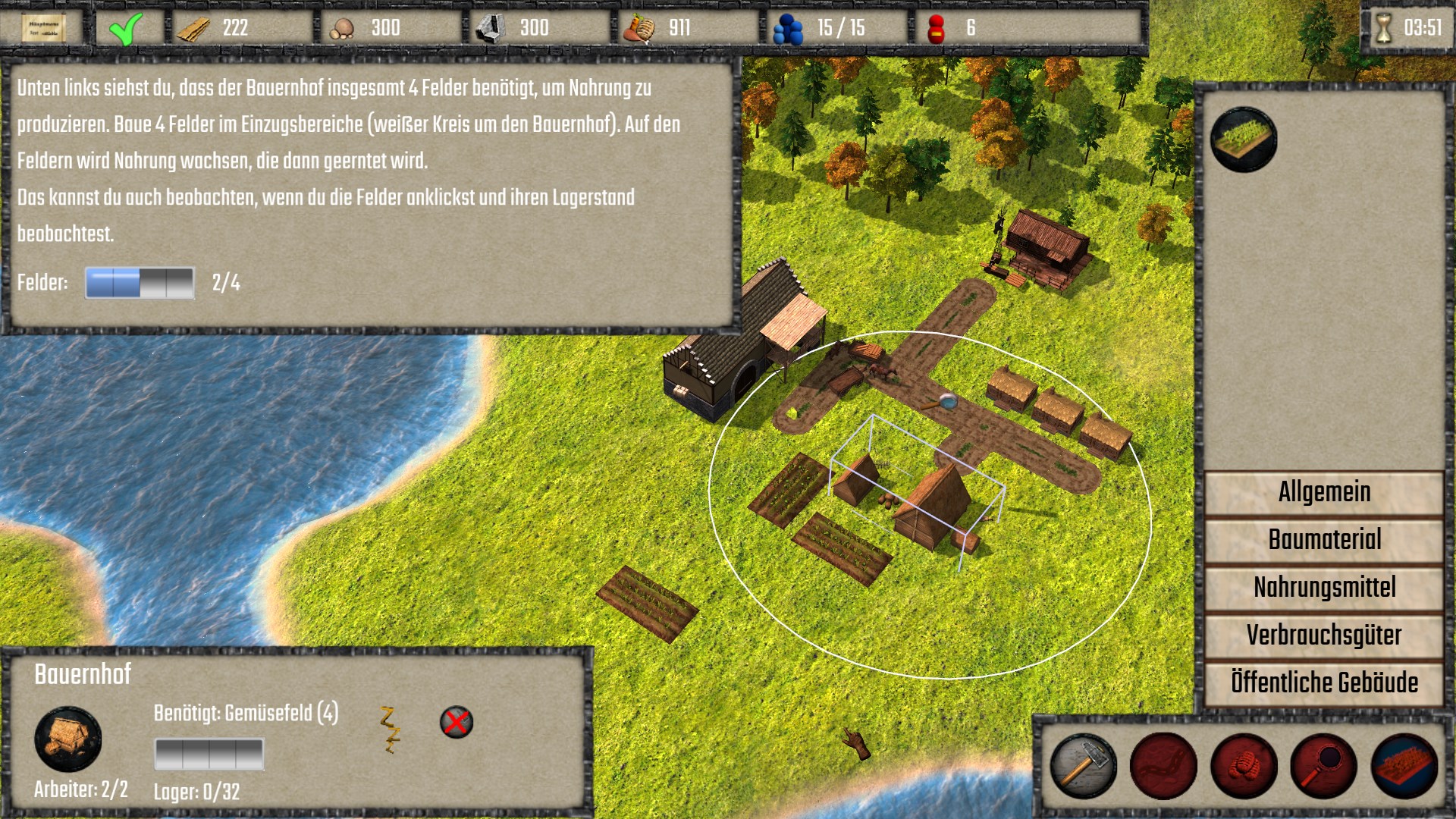Image resolution: width=1456 pixels, height=819 pixels.
Task: Click the green checkmark objectives icon
Action: (125, 29)
